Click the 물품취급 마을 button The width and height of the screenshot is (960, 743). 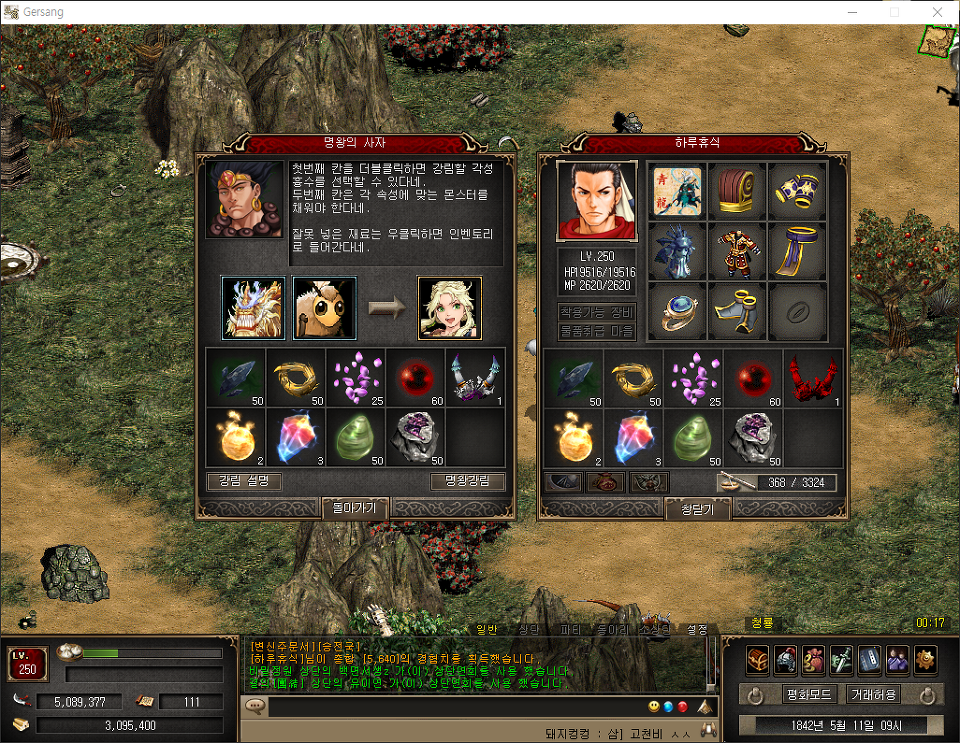point(596,331)
